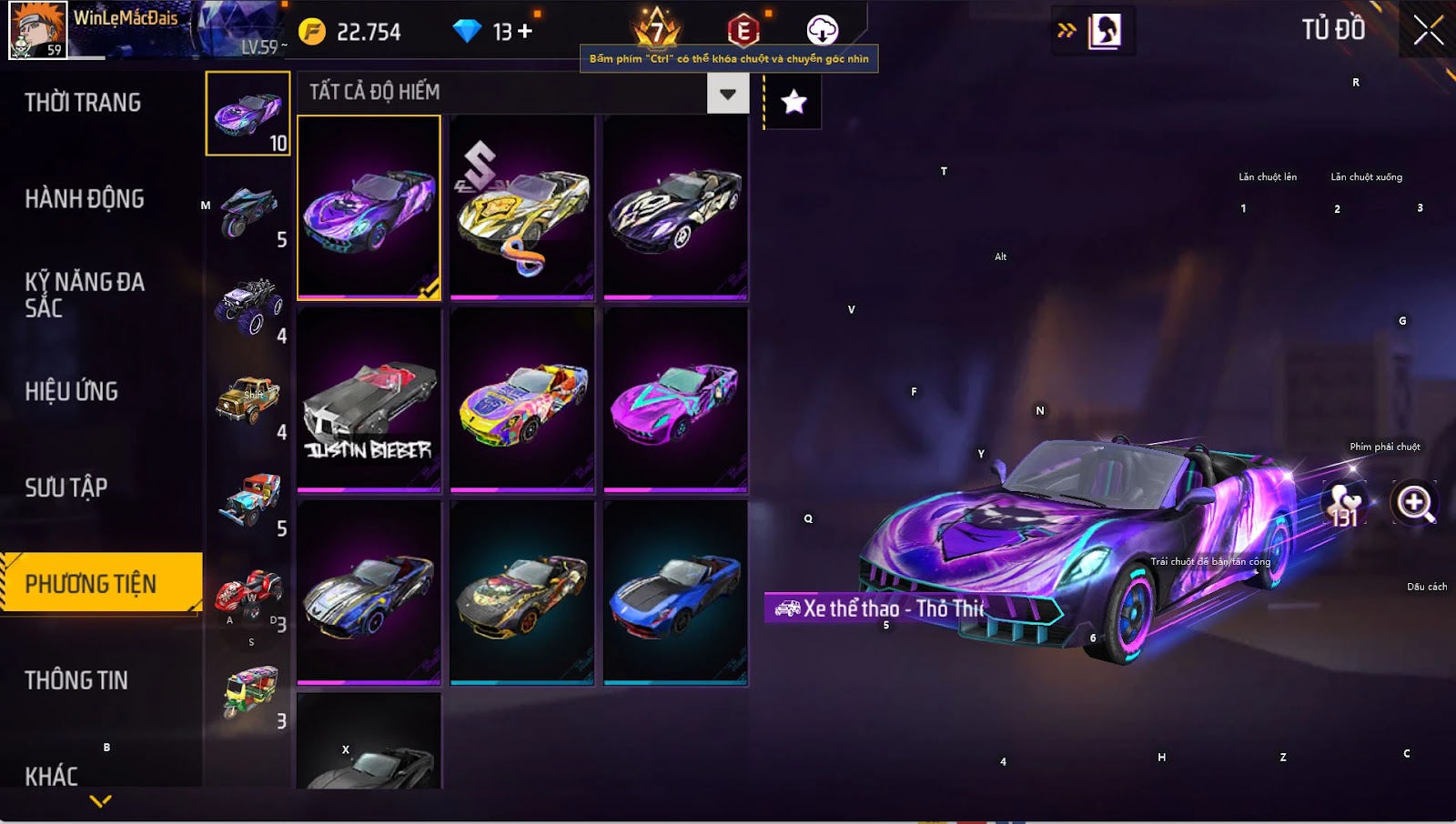1456x824 pixels.
Task: Open the Tất Cả Độ Hiếm rarity dropdown
Action: [x=727, y=94]
